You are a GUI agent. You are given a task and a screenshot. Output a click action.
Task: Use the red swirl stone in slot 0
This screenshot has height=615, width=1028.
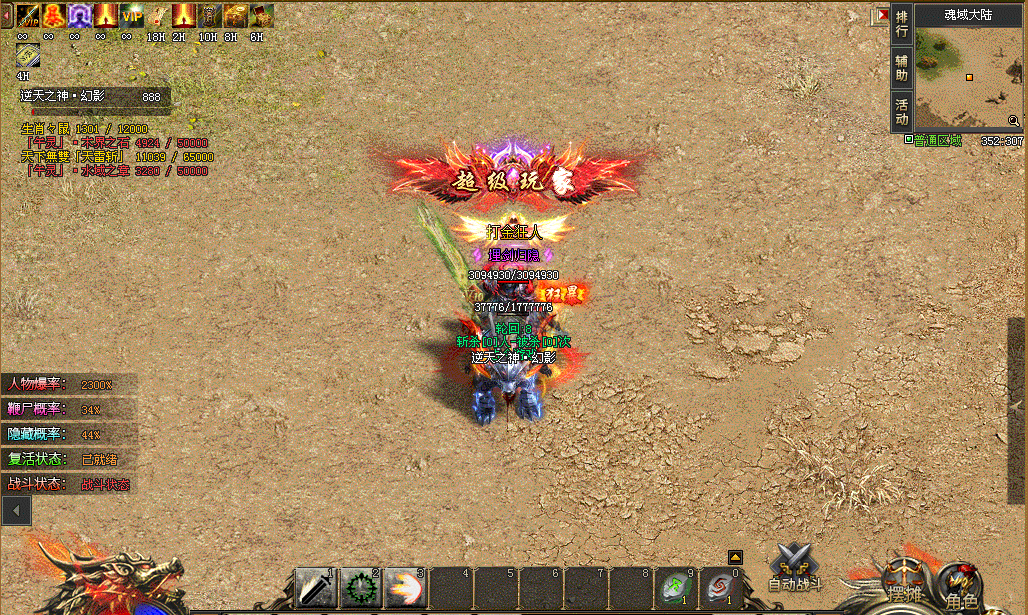click(x=720, y=588)
